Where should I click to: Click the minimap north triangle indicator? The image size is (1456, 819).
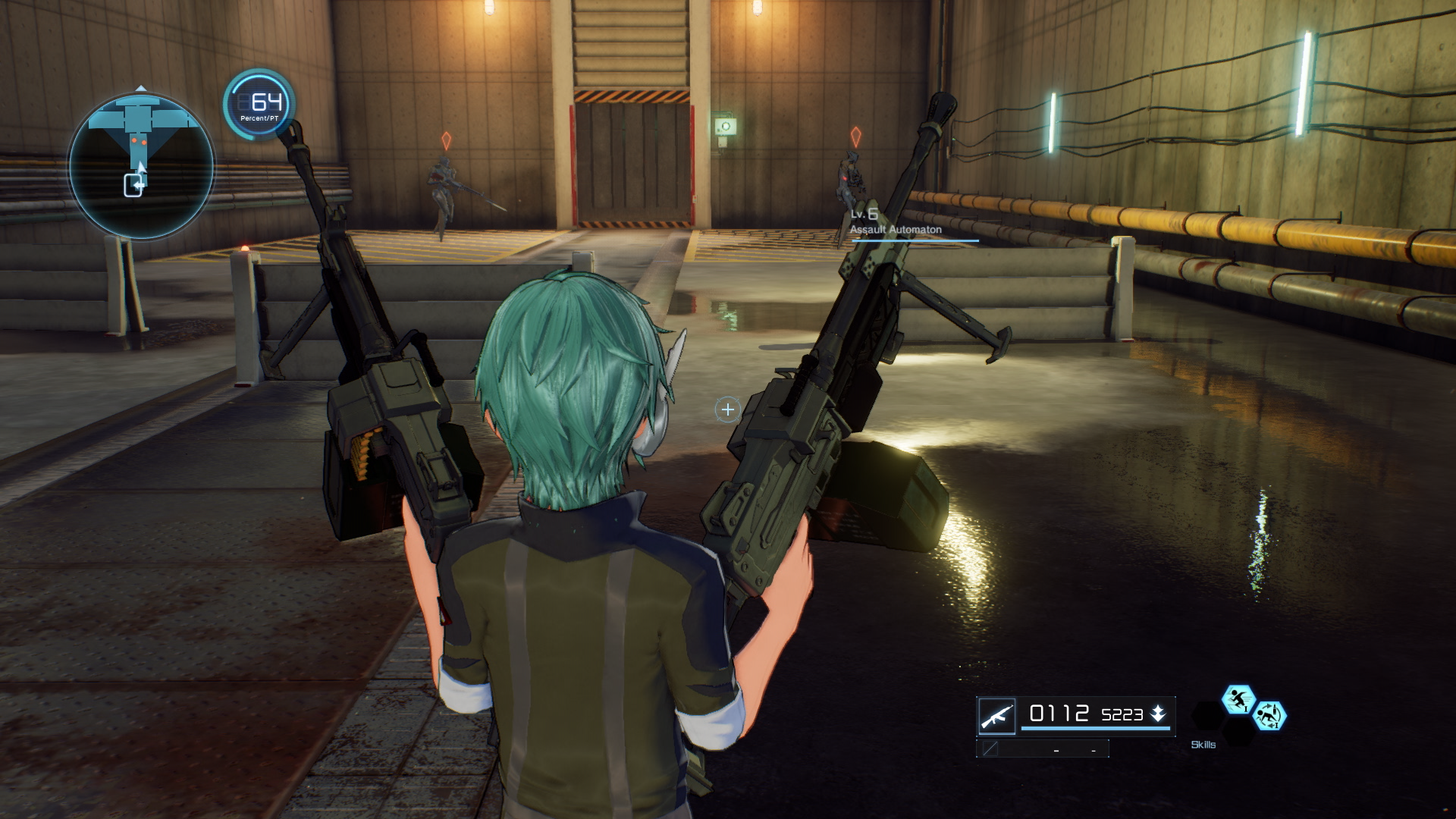pos(140,88)
